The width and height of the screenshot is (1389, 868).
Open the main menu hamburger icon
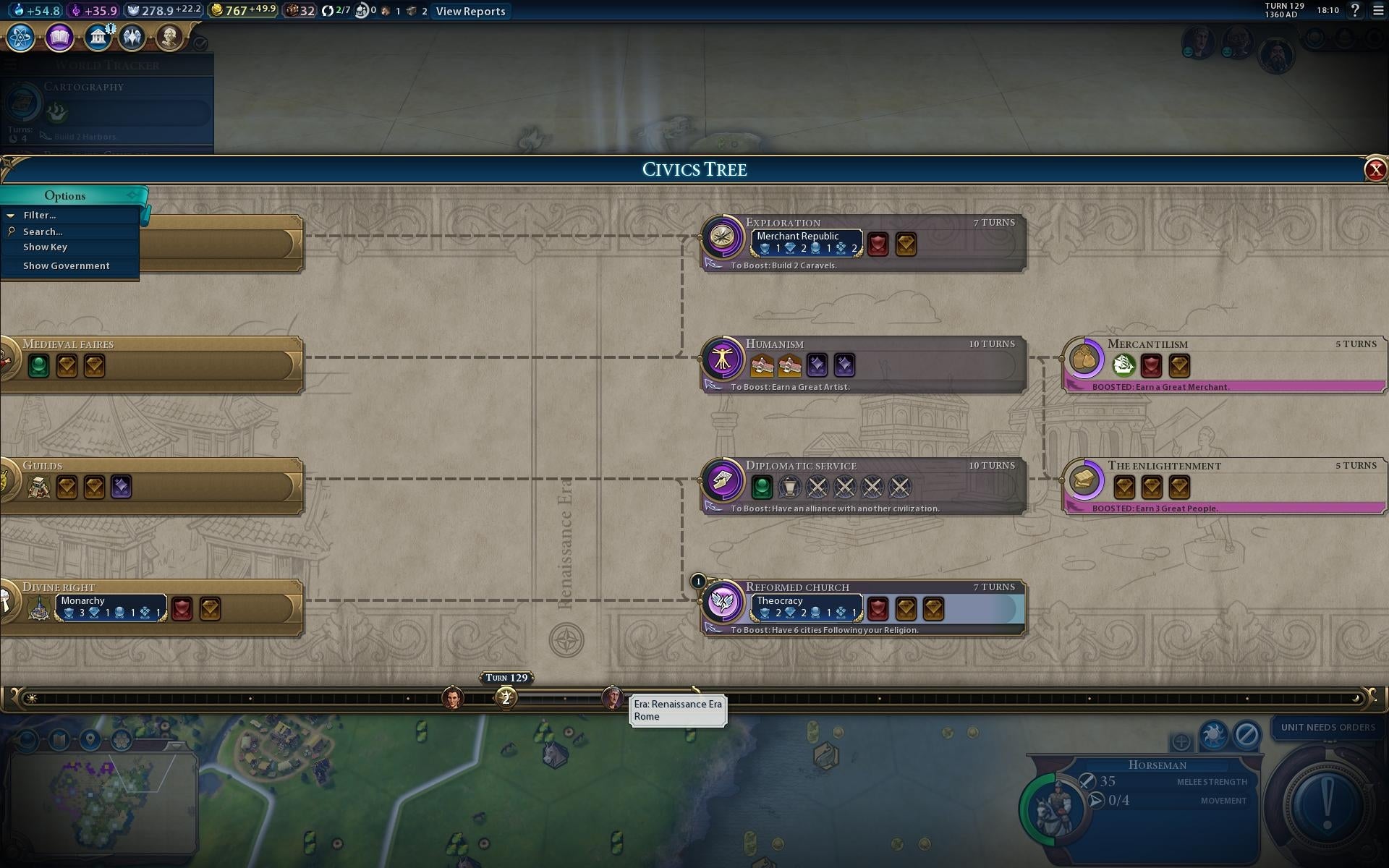1378,10
